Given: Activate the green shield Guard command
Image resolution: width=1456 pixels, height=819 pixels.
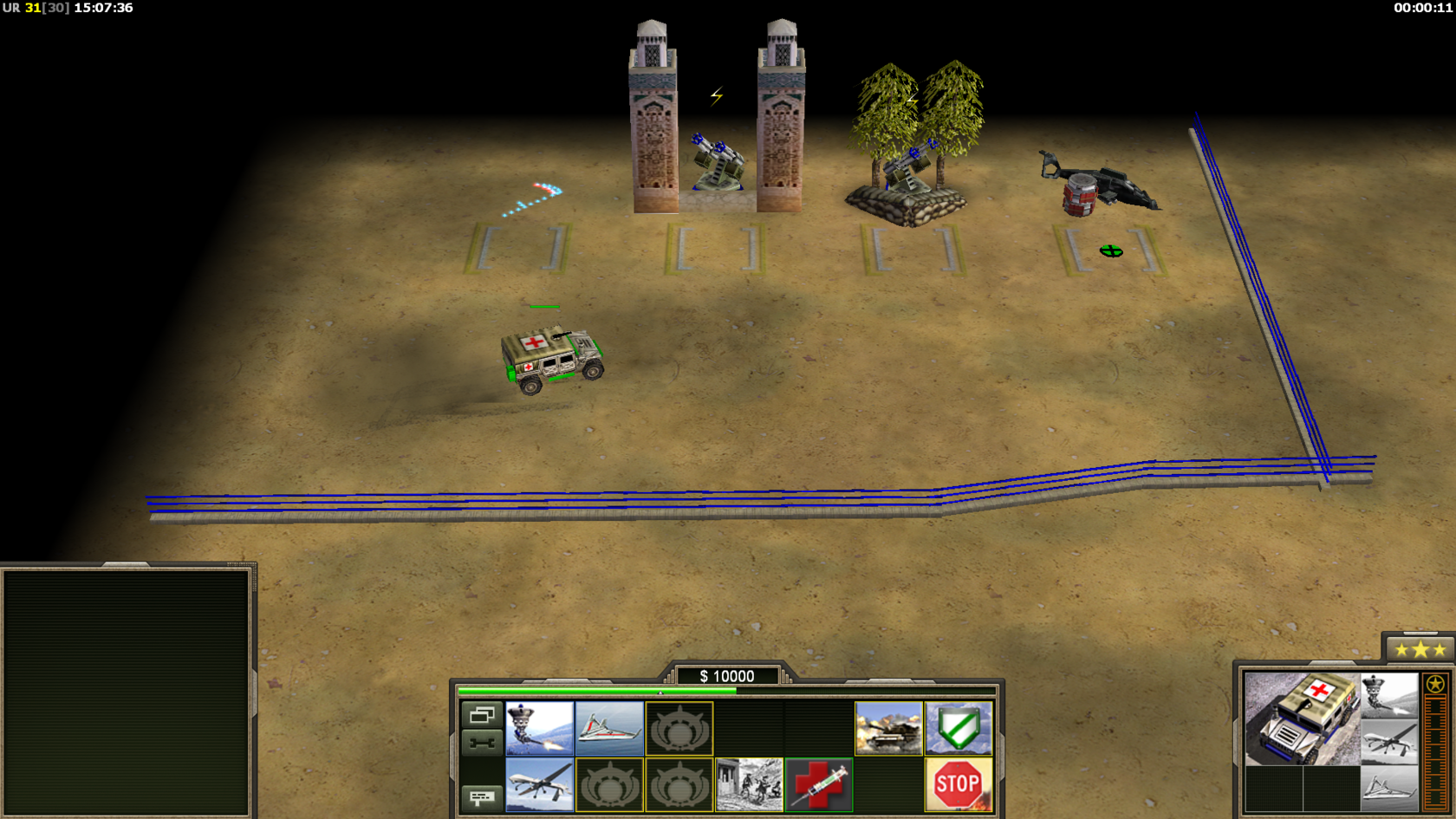Looking at the screenshot, I should 959,728.
